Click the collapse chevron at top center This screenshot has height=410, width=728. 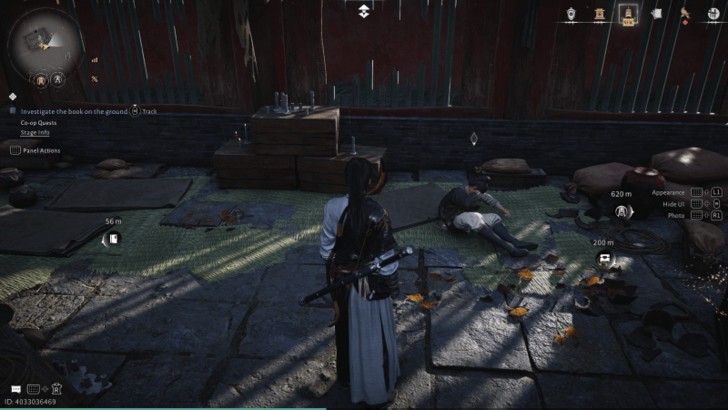364,11
